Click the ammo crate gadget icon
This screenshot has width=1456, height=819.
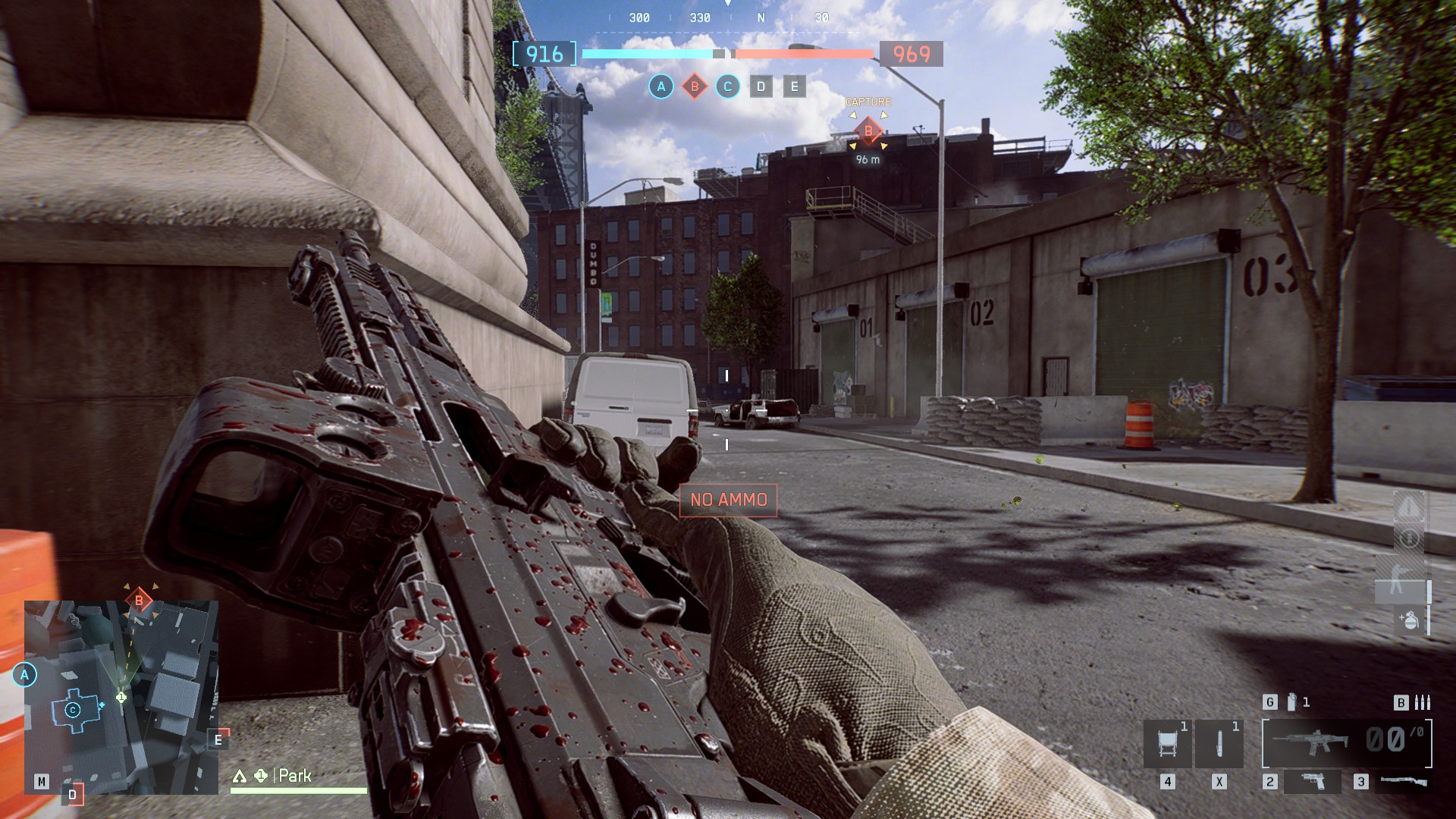click(x=1168, y=743)
